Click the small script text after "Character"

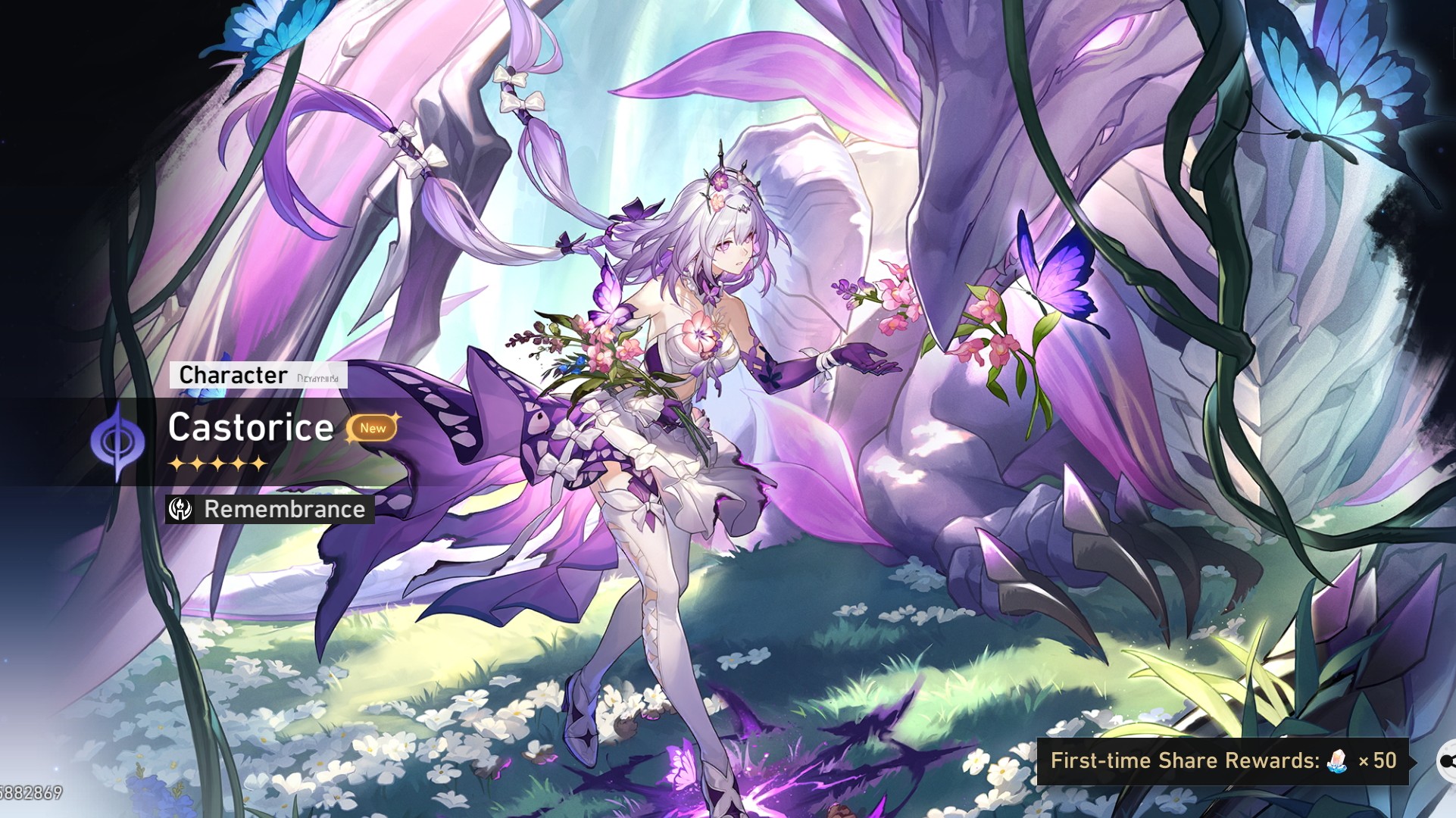pyautogui.click(x=317, y=377)
